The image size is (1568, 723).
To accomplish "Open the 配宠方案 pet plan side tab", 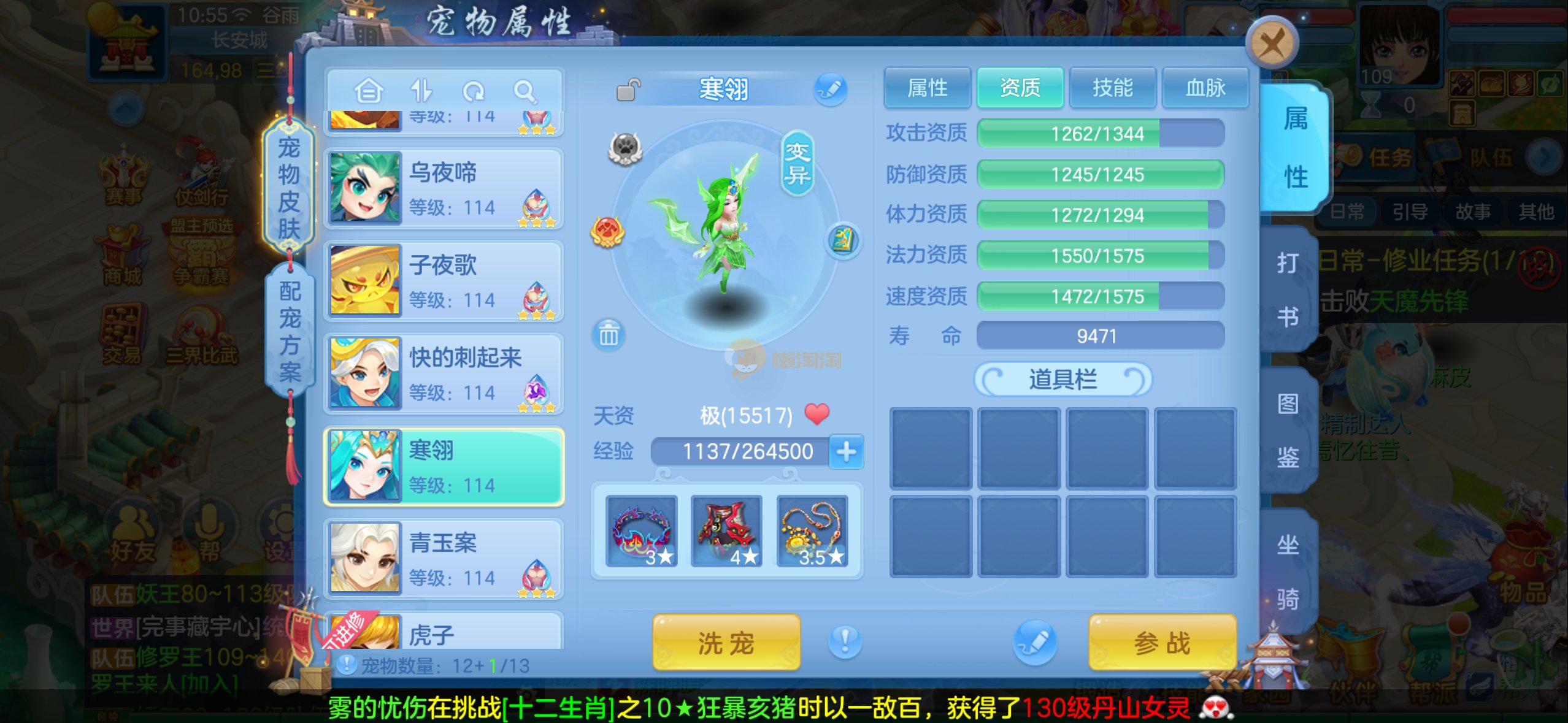I will pos(290,331).
